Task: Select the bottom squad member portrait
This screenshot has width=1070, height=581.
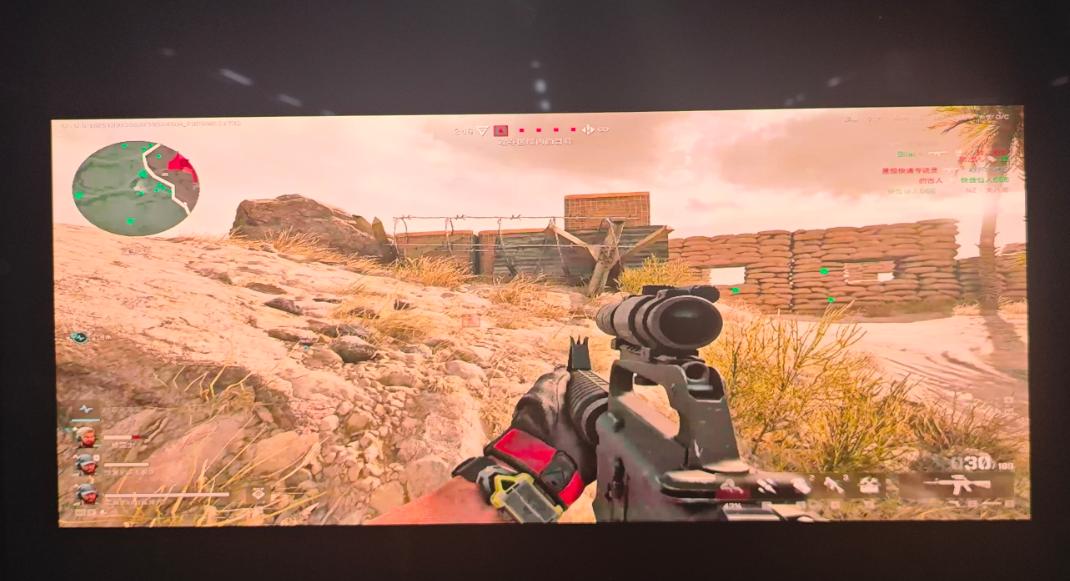Action: point(87,493)
